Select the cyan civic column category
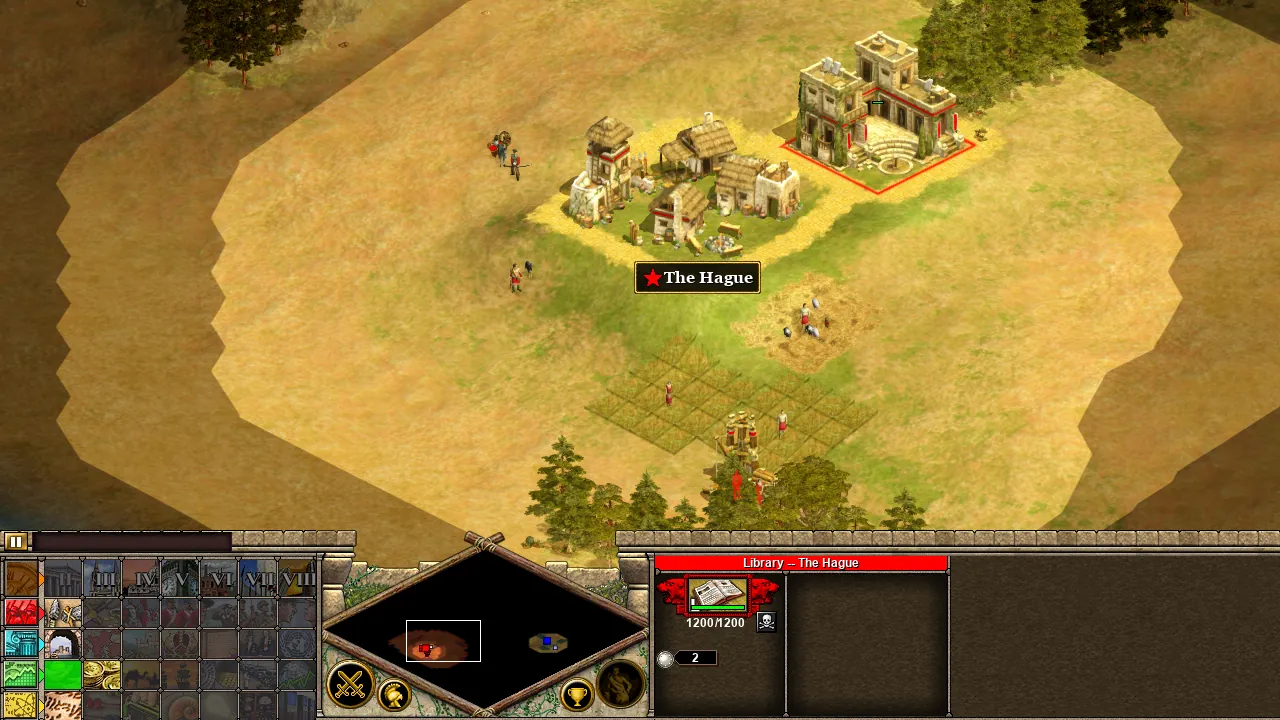Viewport: 1280px width, 720px height. point(21,643)
